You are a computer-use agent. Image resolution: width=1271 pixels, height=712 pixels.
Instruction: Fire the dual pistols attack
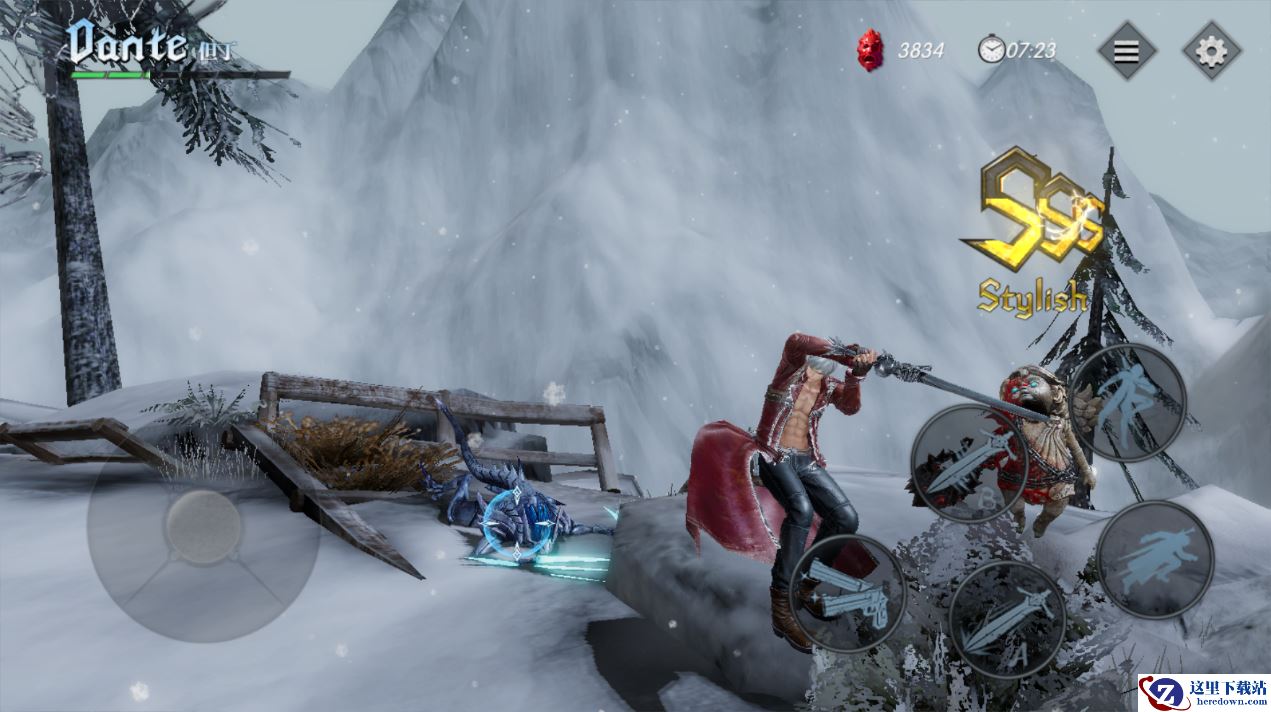pyautogui.click(x=847, y=592)
